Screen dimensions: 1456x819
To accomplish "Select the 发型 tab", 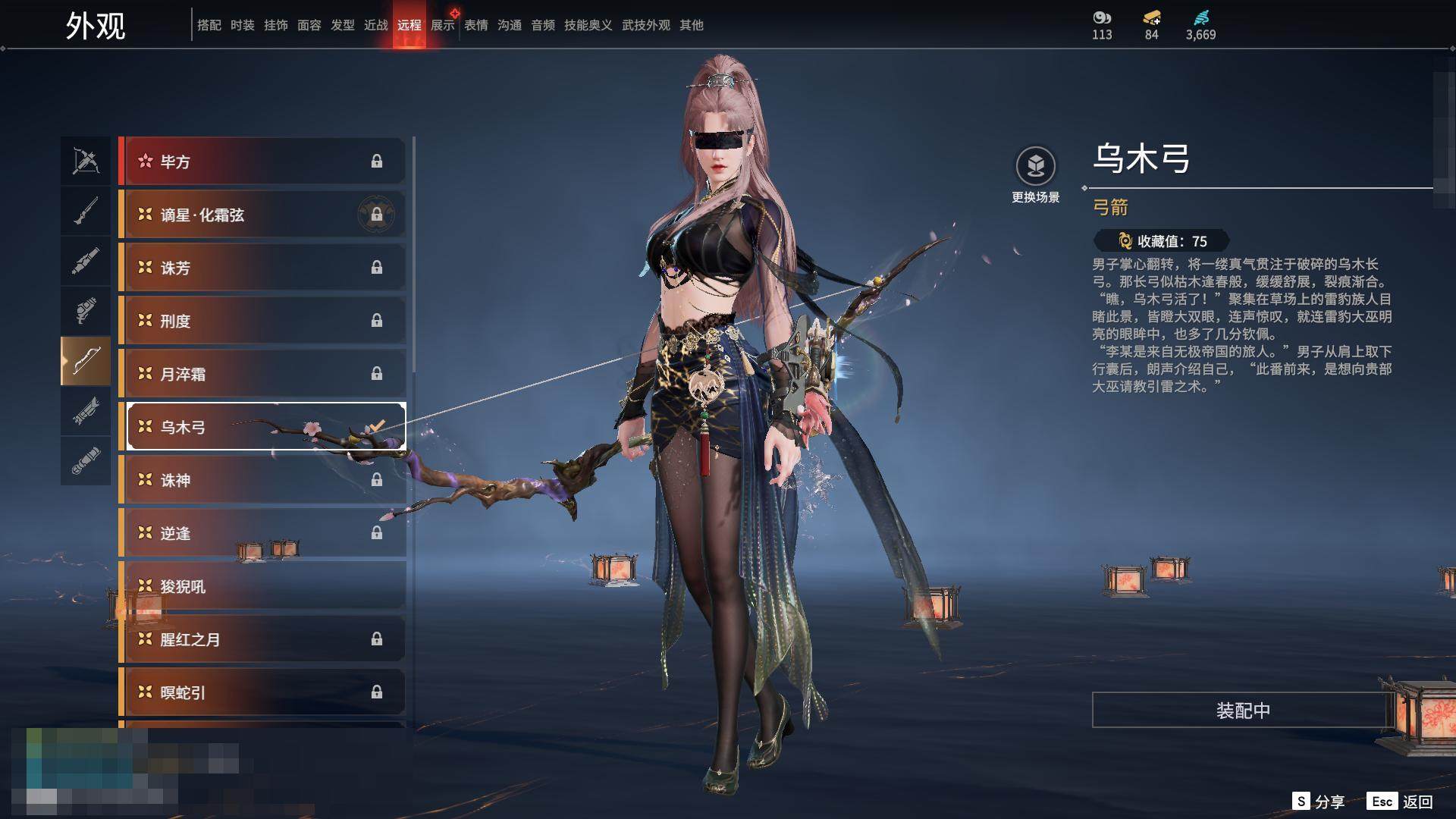I will point(343,25).
